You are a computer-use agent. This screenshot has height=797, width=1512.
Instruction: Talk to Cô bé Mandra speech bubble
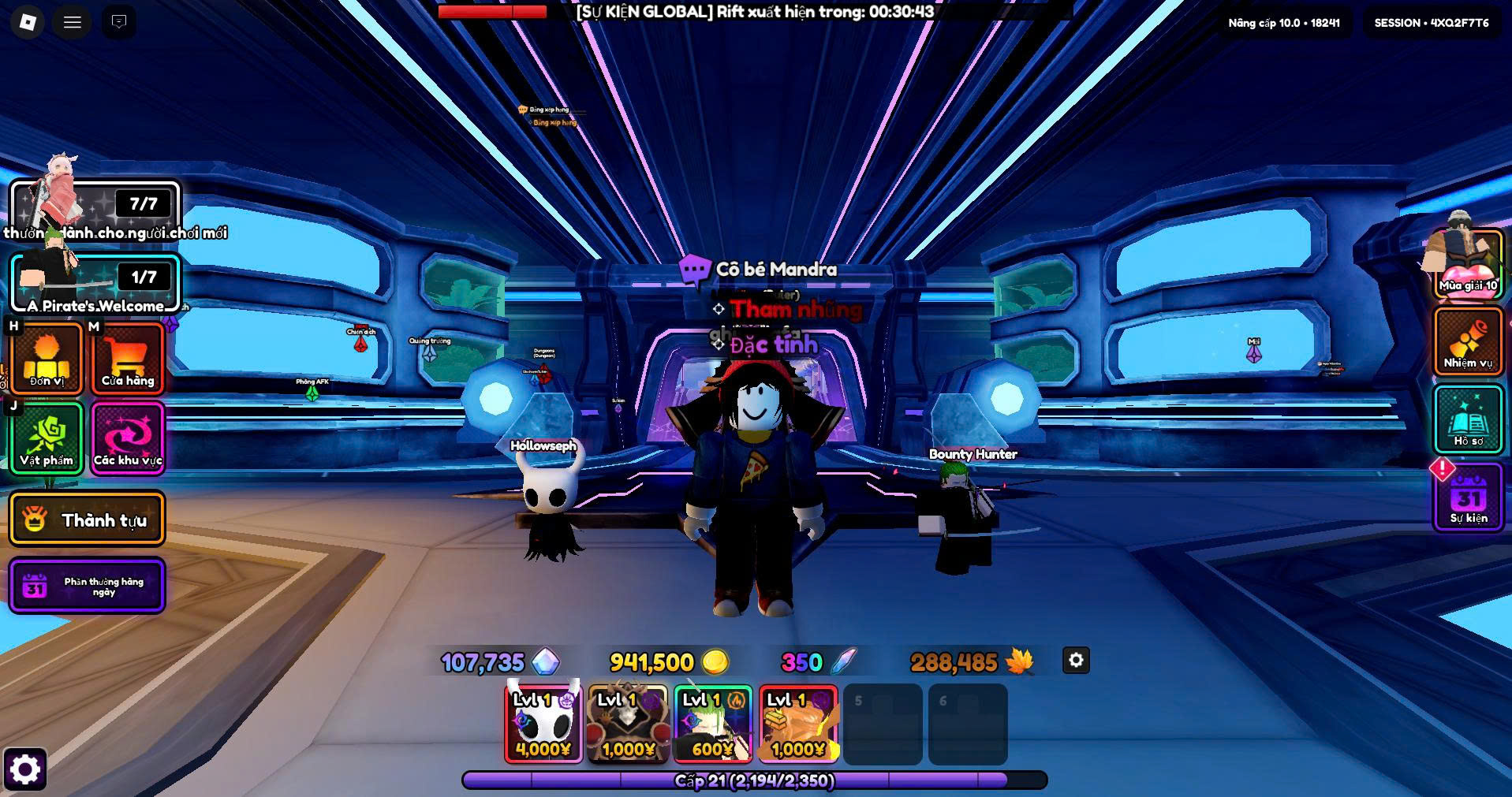[x=694, y=270]
